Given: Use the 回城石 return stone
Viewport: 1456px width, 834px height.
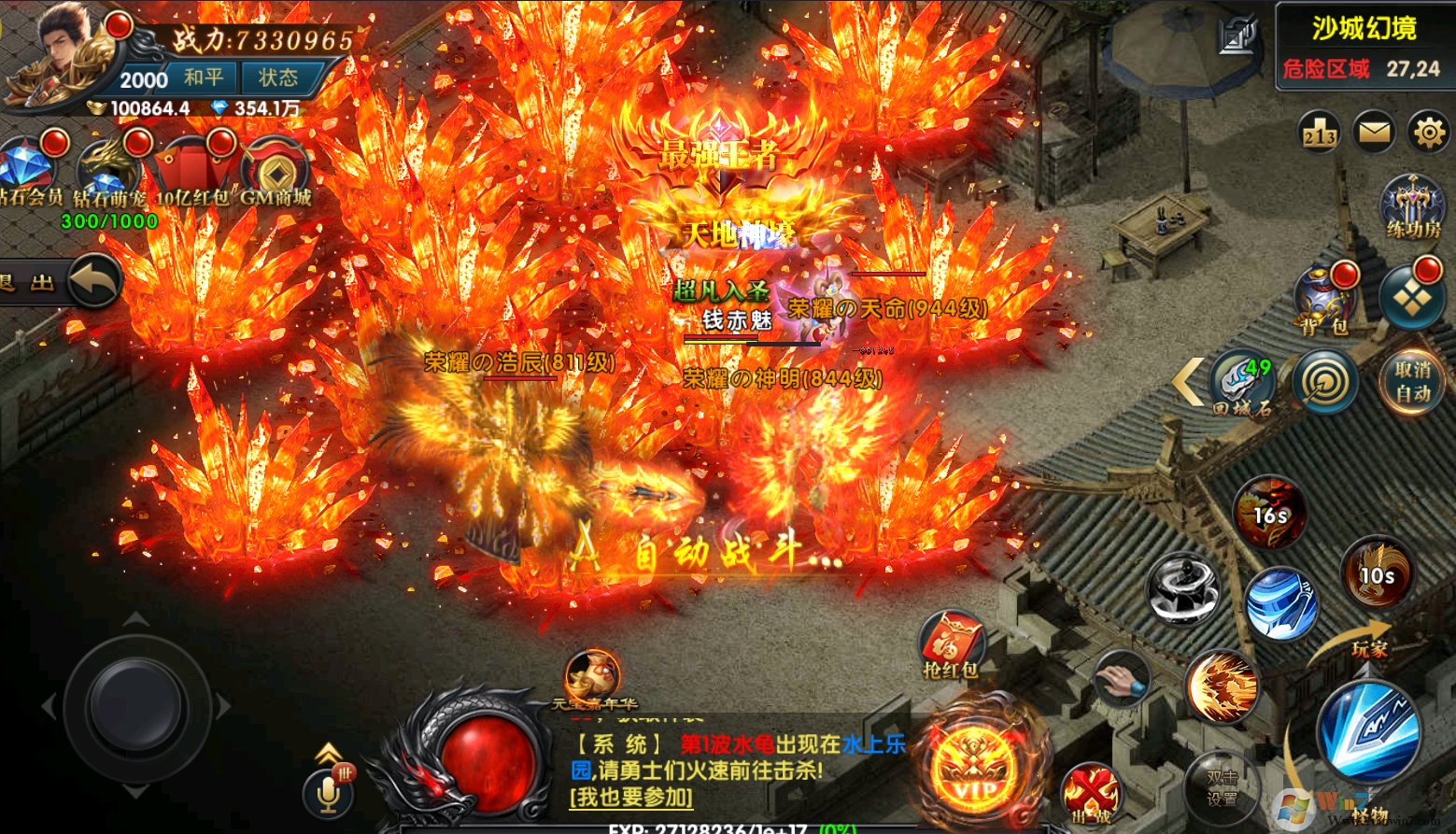Looking at the screenshot, I should [x=1242, y=381].
